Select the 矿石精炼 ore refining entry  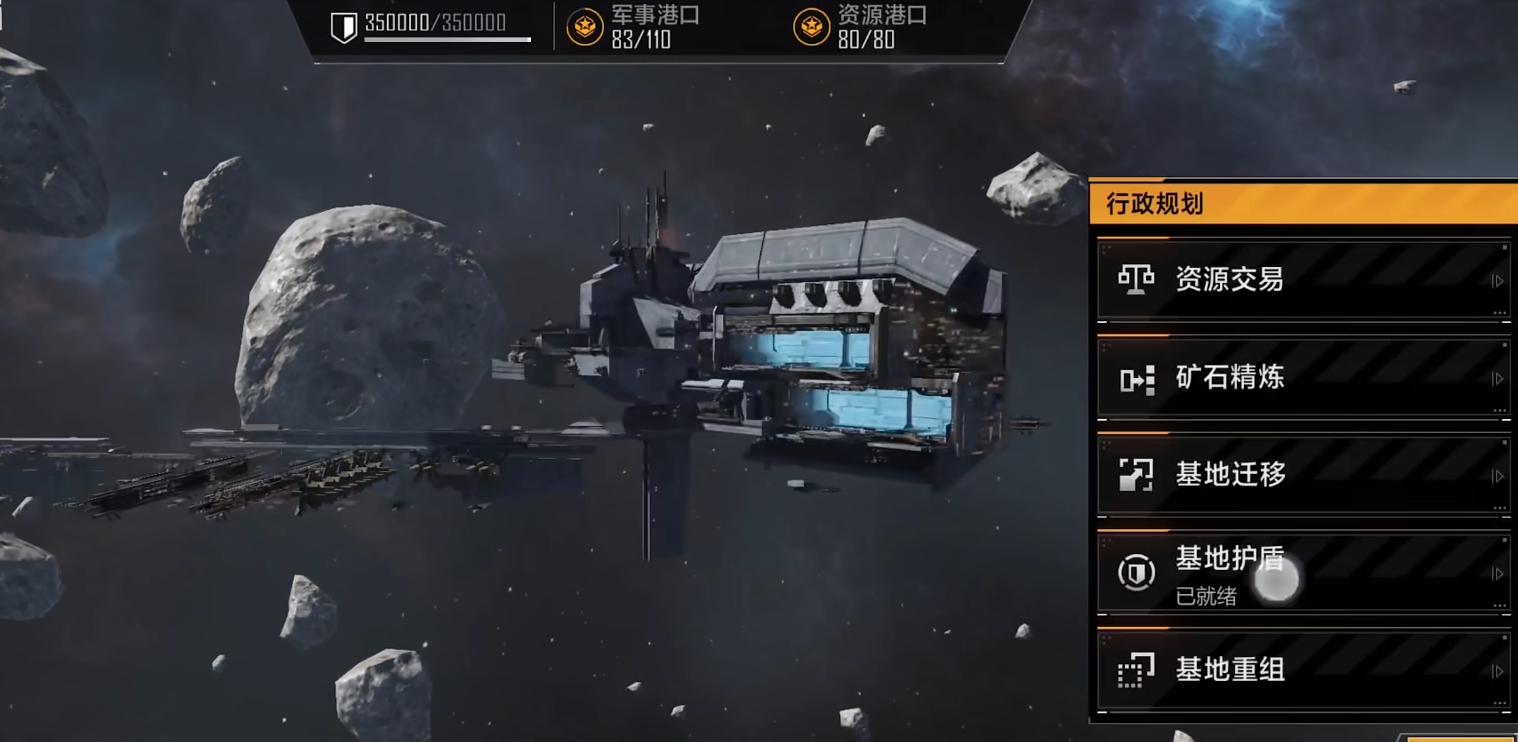coord(1302,378)
